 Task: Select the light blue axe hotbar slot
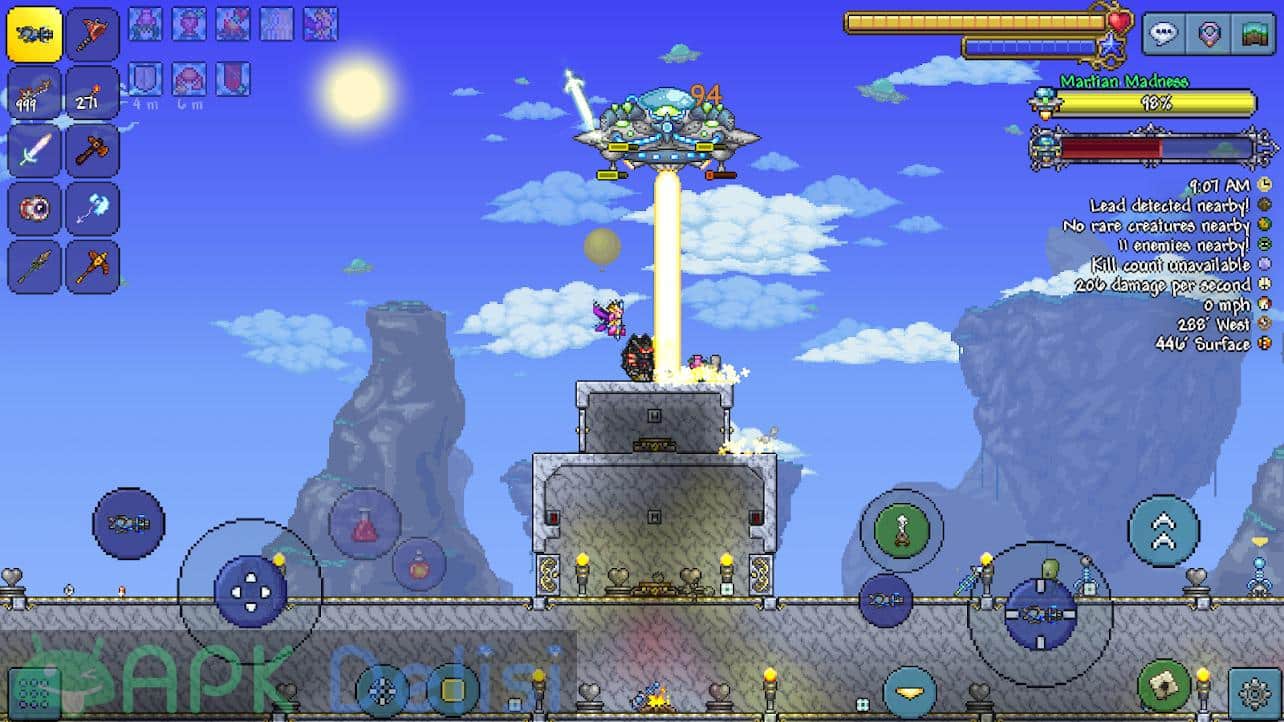93,209
